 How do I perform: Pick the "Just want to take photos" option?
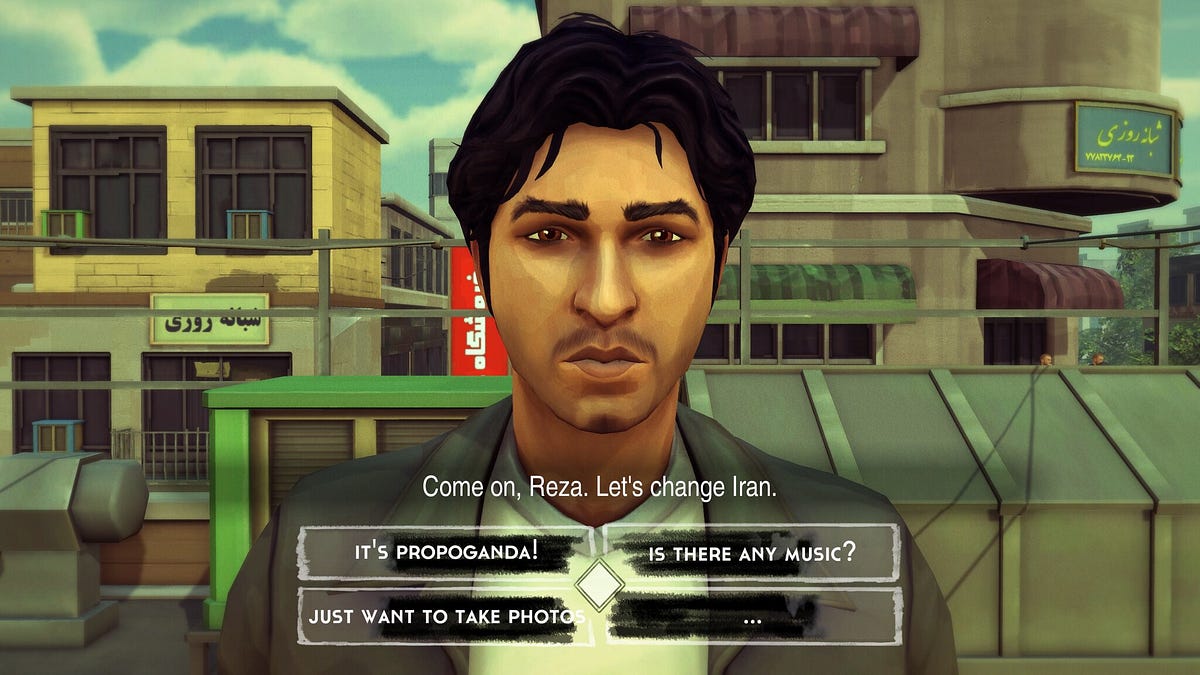coord(446,616)
